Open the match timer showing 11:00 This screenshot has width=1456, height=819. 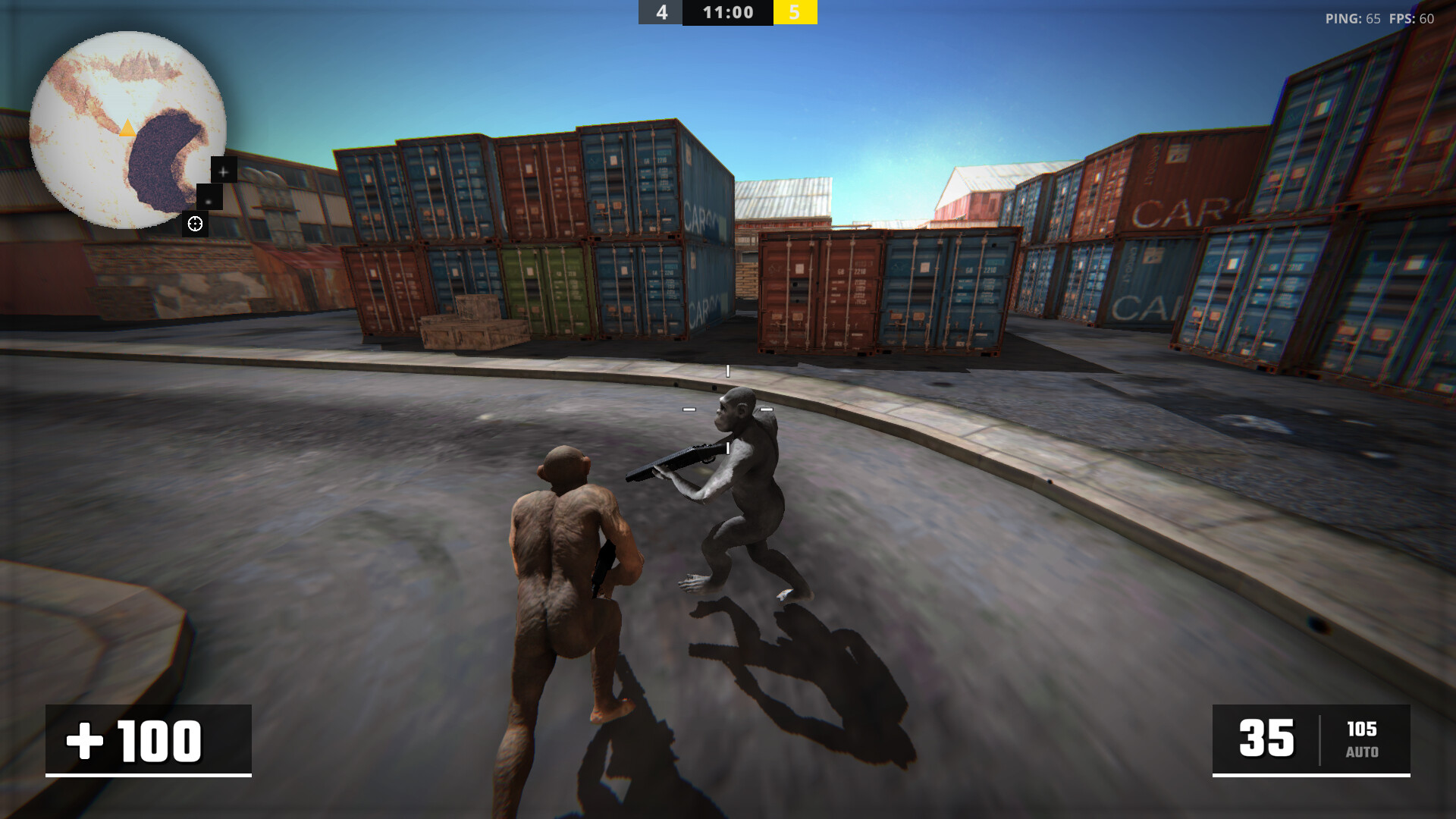[x=726, y=11]
